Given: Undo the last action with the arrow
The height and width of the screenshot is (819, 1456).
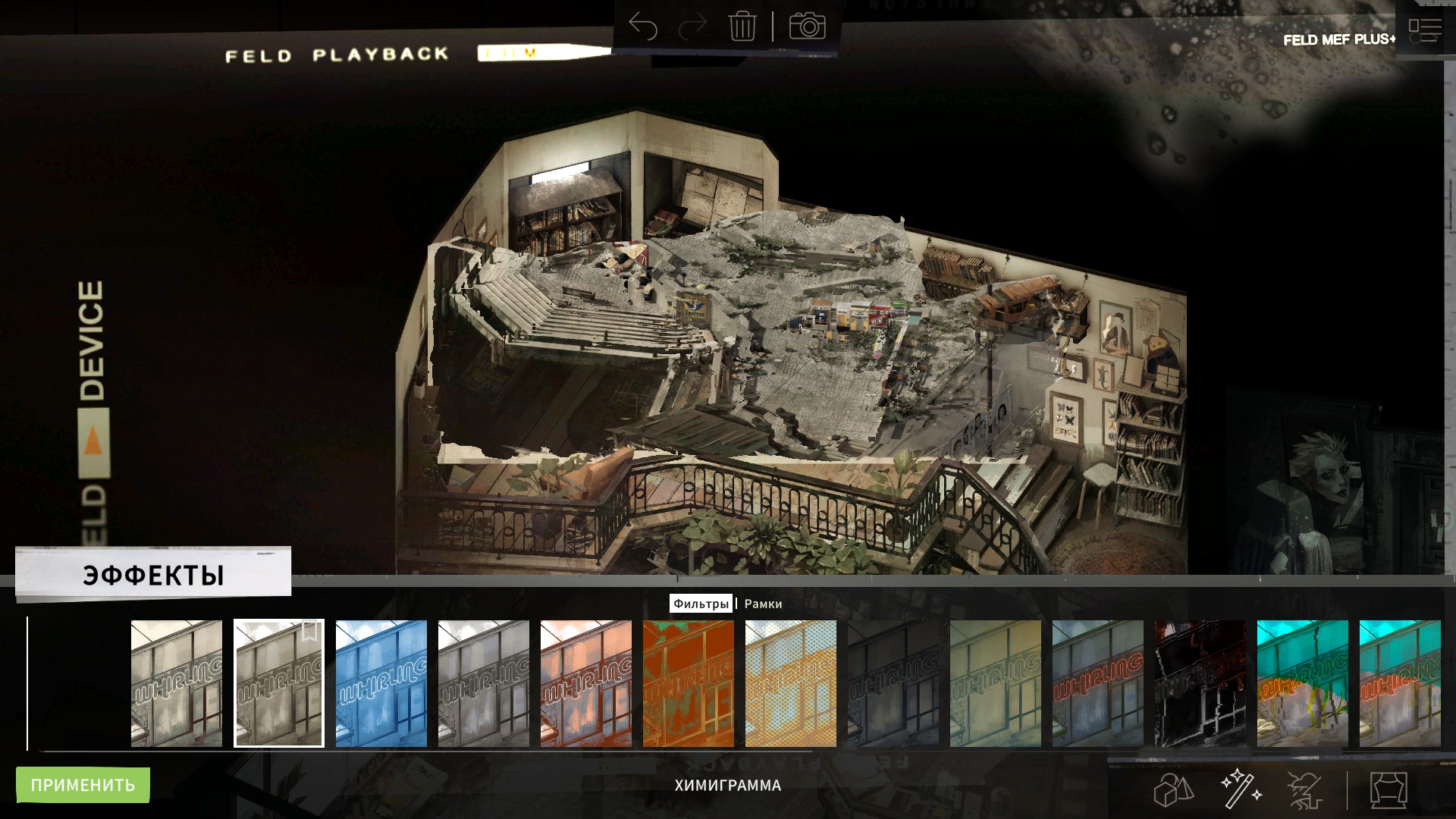Looking at the screenshot, I should coord(643,27).
